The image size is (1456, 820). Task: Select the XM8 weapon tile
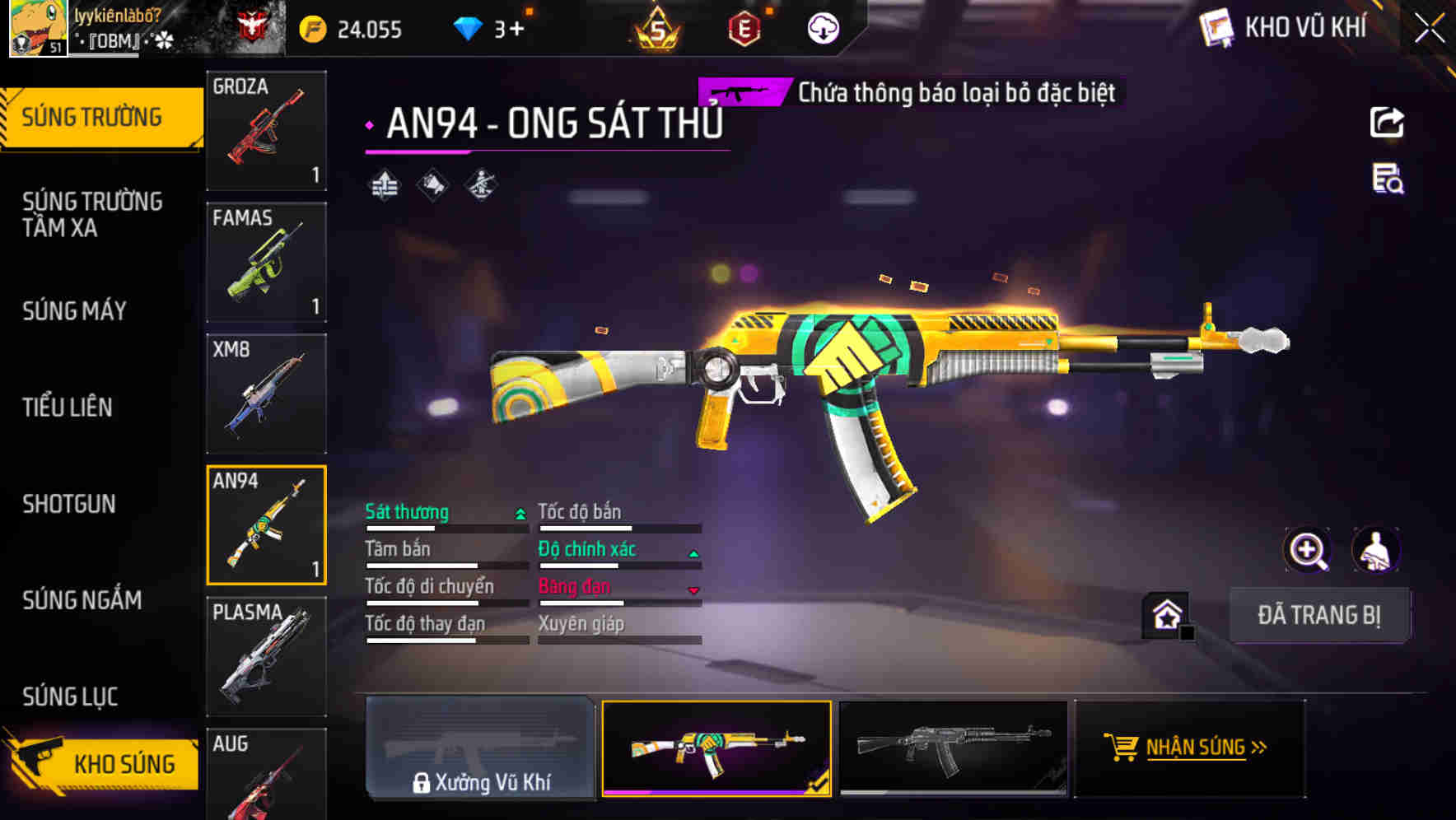(x=266, y=394)
